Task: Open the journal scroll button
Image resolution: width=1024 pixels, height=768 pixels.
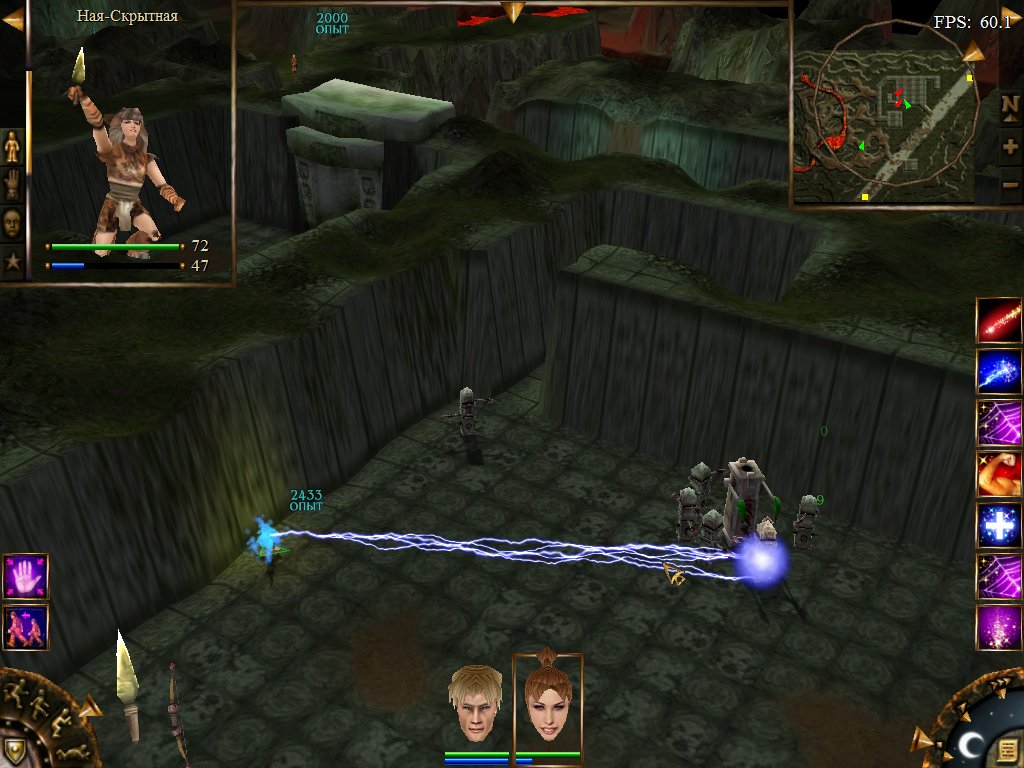Action: (x=1008, y=747)
